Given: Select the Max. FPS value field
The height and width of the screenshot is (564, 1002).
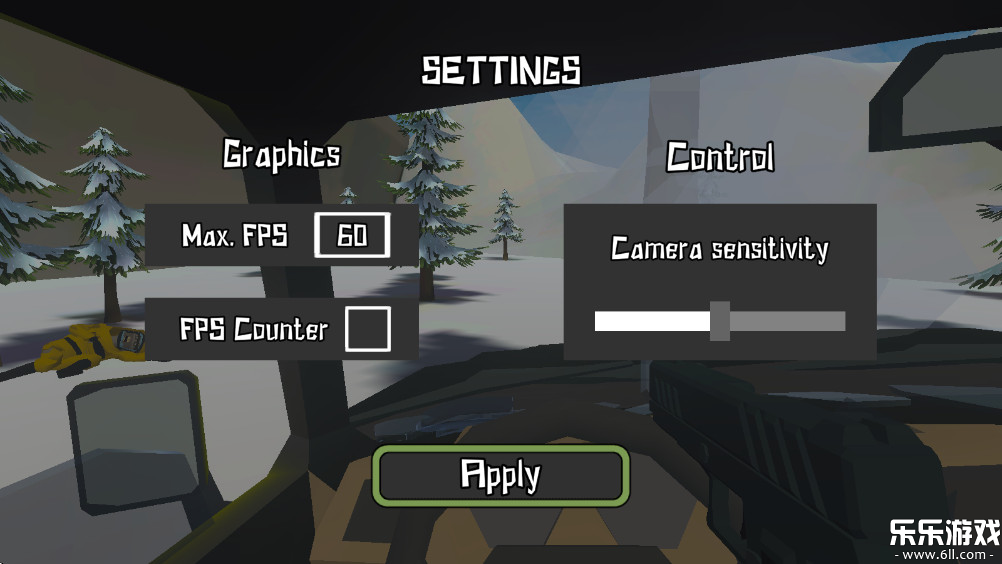Looking at the screenshot, I should [x=352, y=235].
